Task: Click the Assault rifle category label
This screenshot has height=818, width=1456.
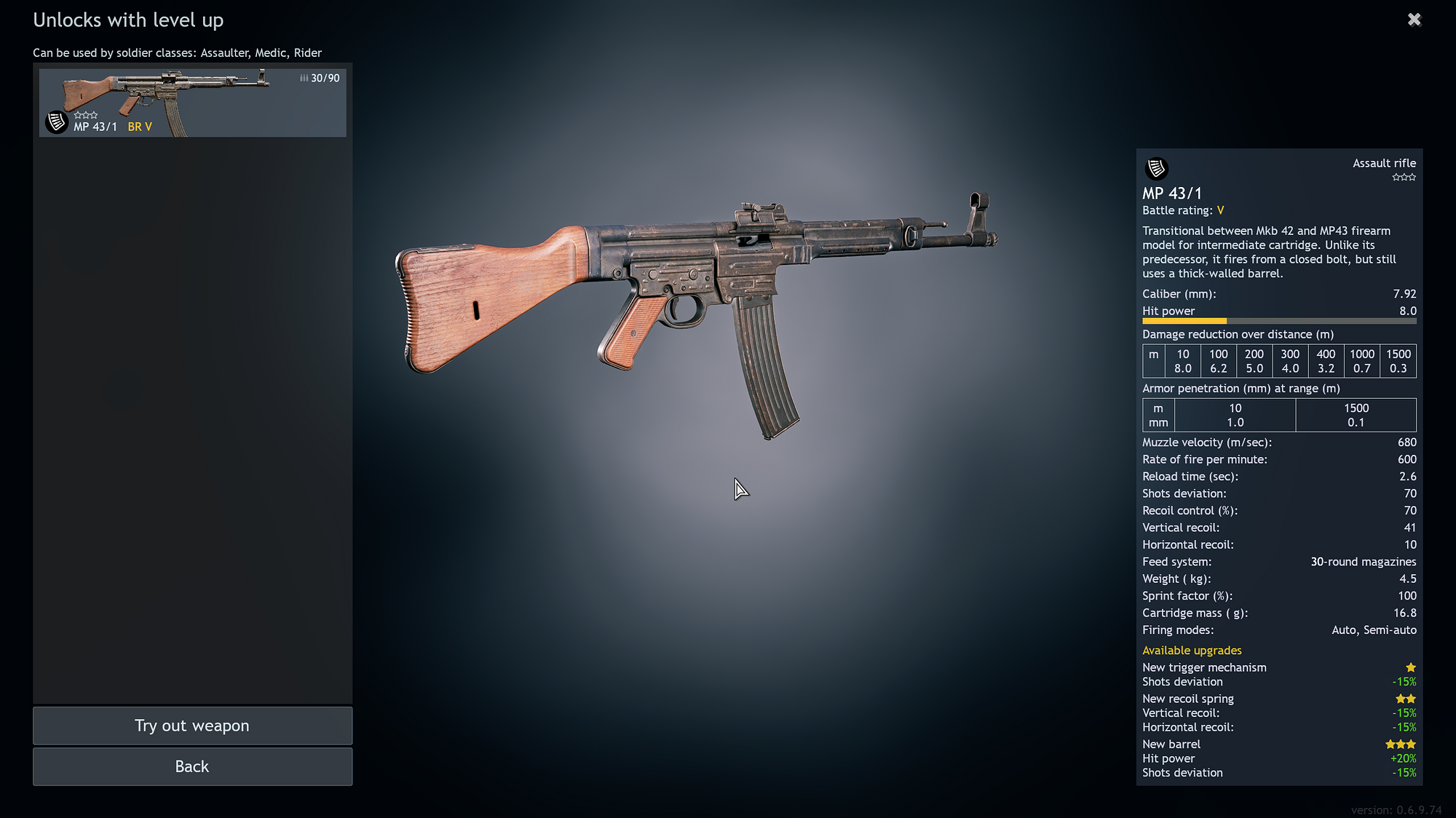Action: click(1384, 163)
